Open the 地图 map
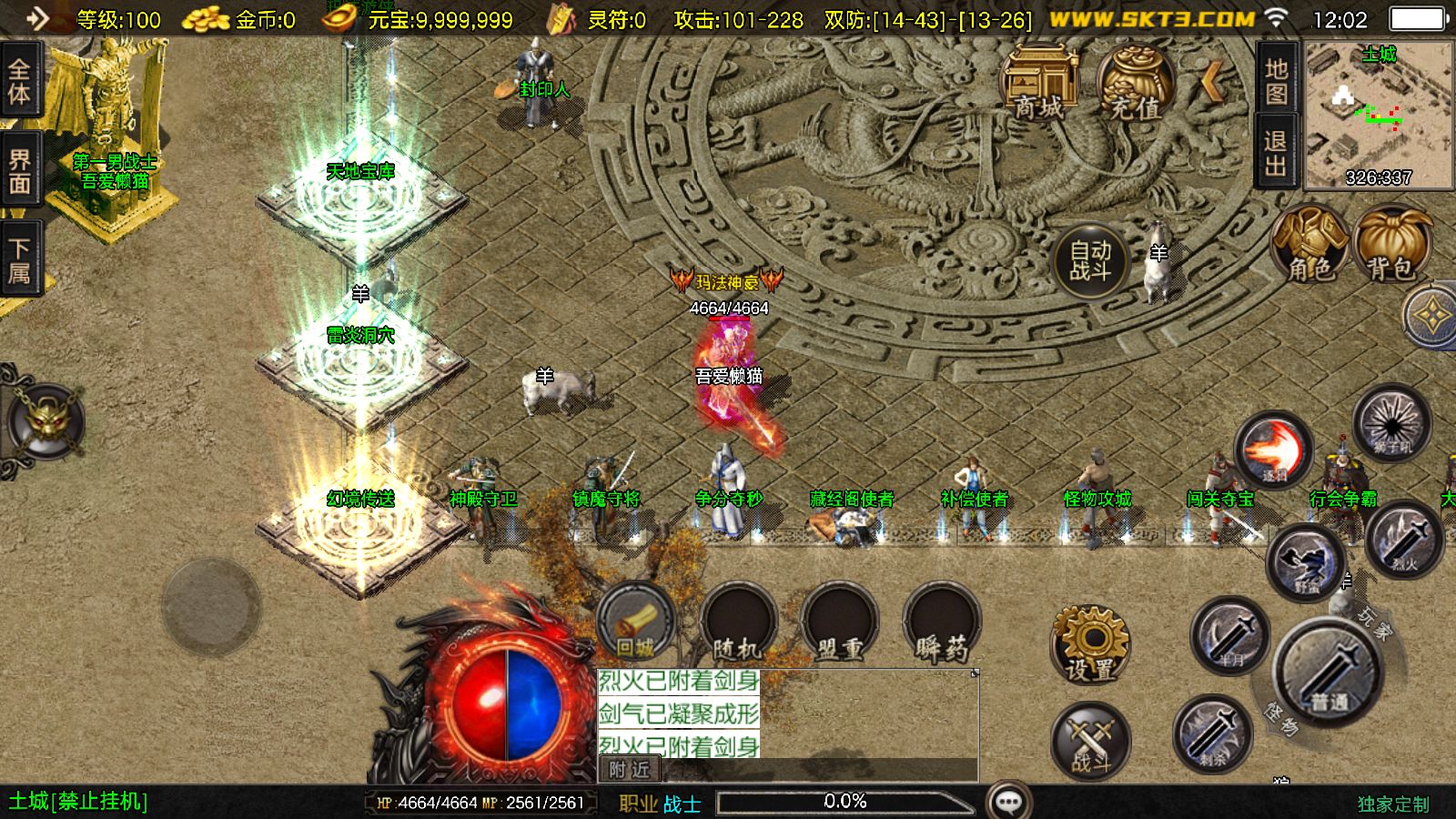Viewport: 1456px width, 819px height. click(1277, 80)
